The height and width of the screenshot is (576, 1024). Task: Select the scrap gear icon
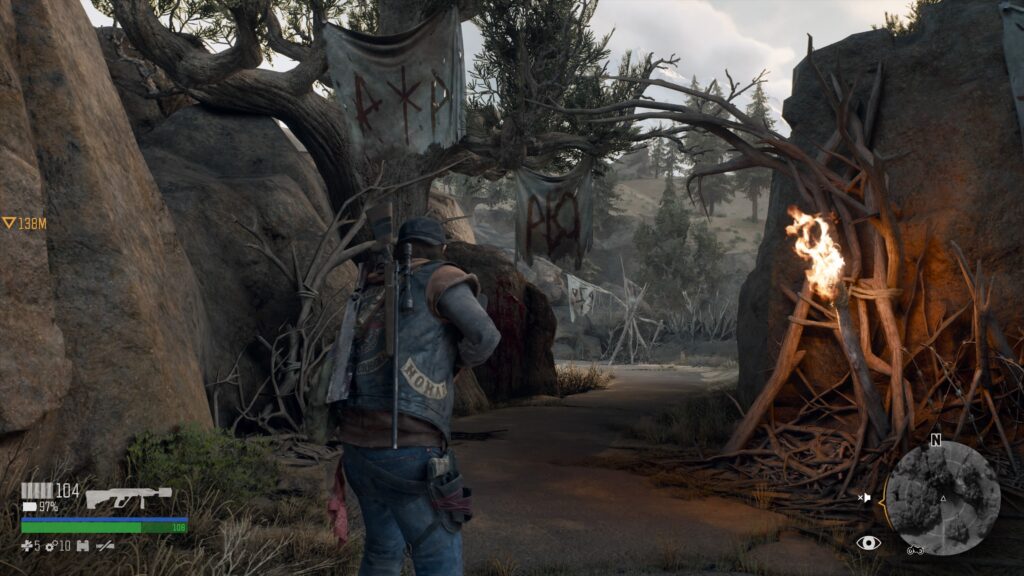coord(52,545)
